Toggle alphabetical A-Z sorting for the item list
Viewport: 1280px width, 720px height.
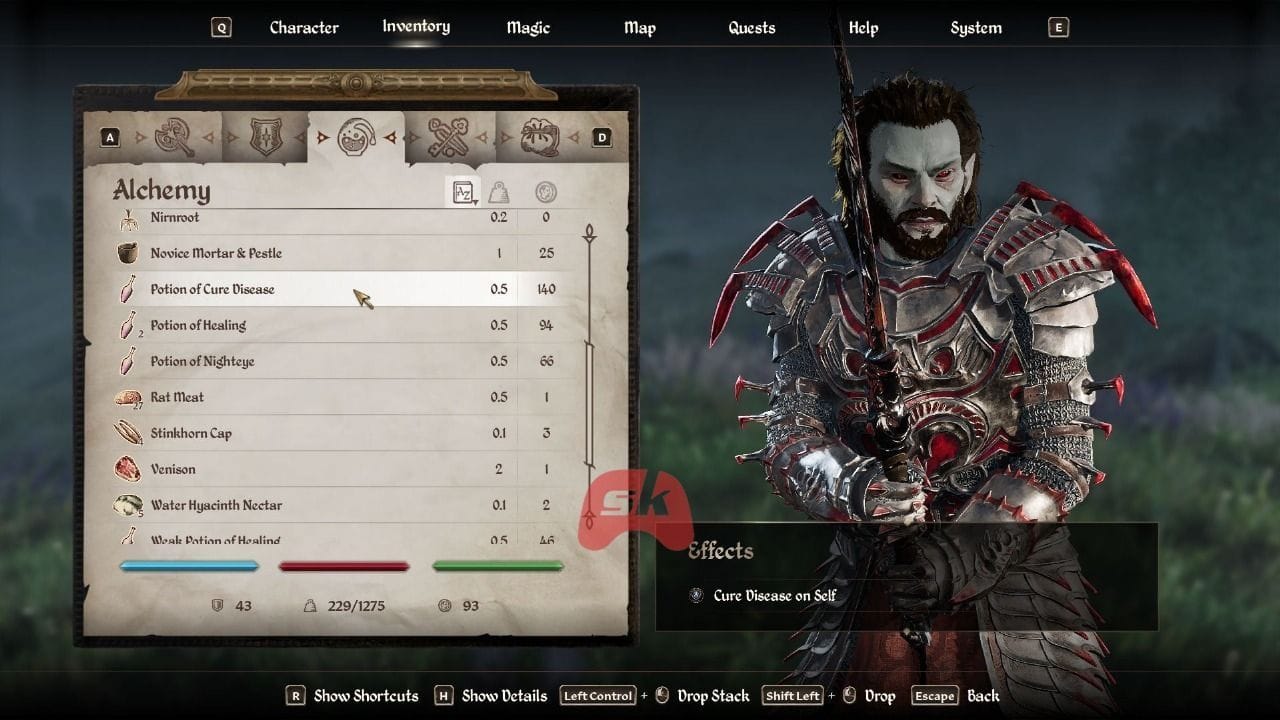coord(461,192)
